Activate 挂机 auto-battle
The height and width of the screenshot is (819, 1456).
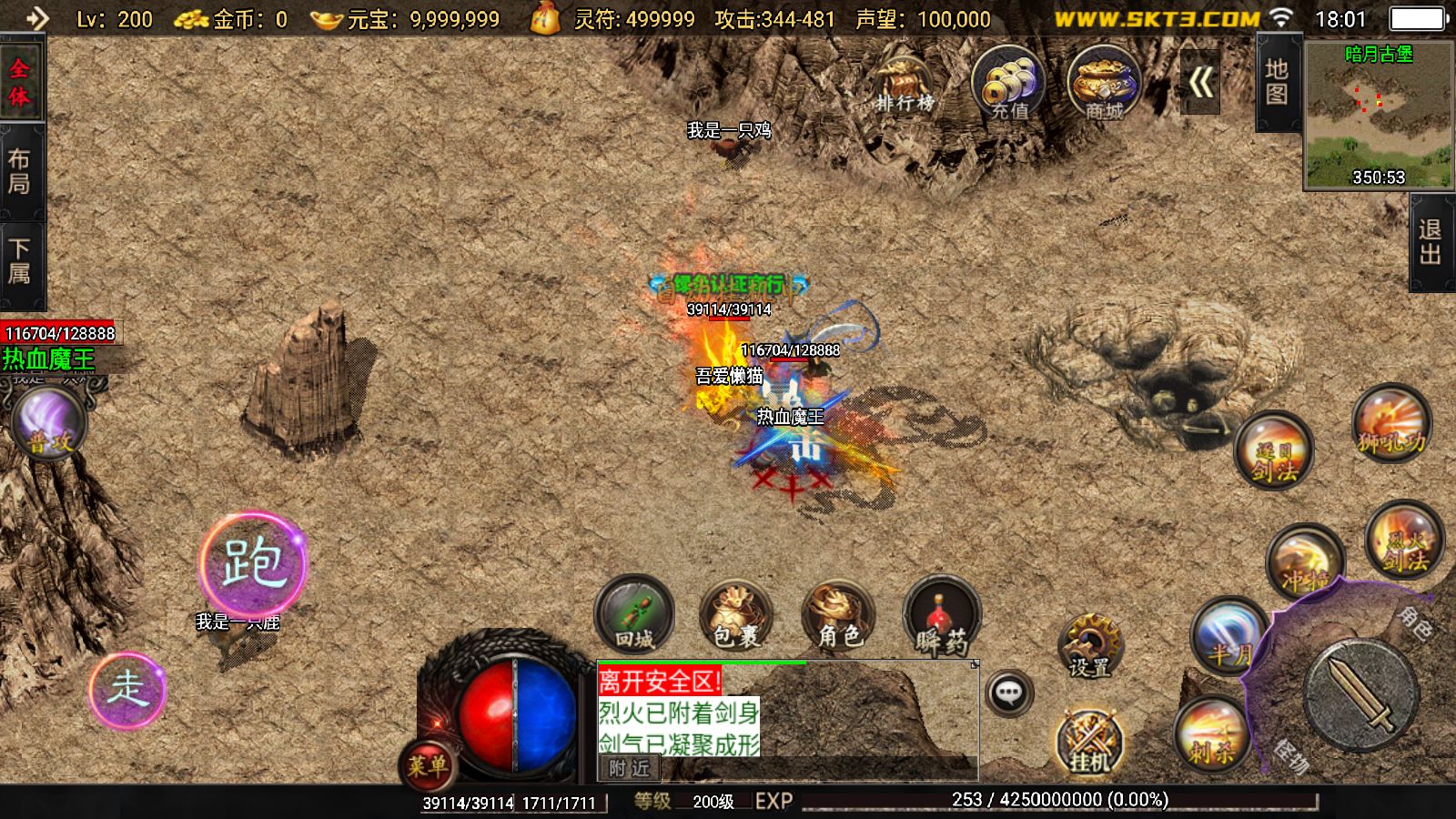point(1089,739)
